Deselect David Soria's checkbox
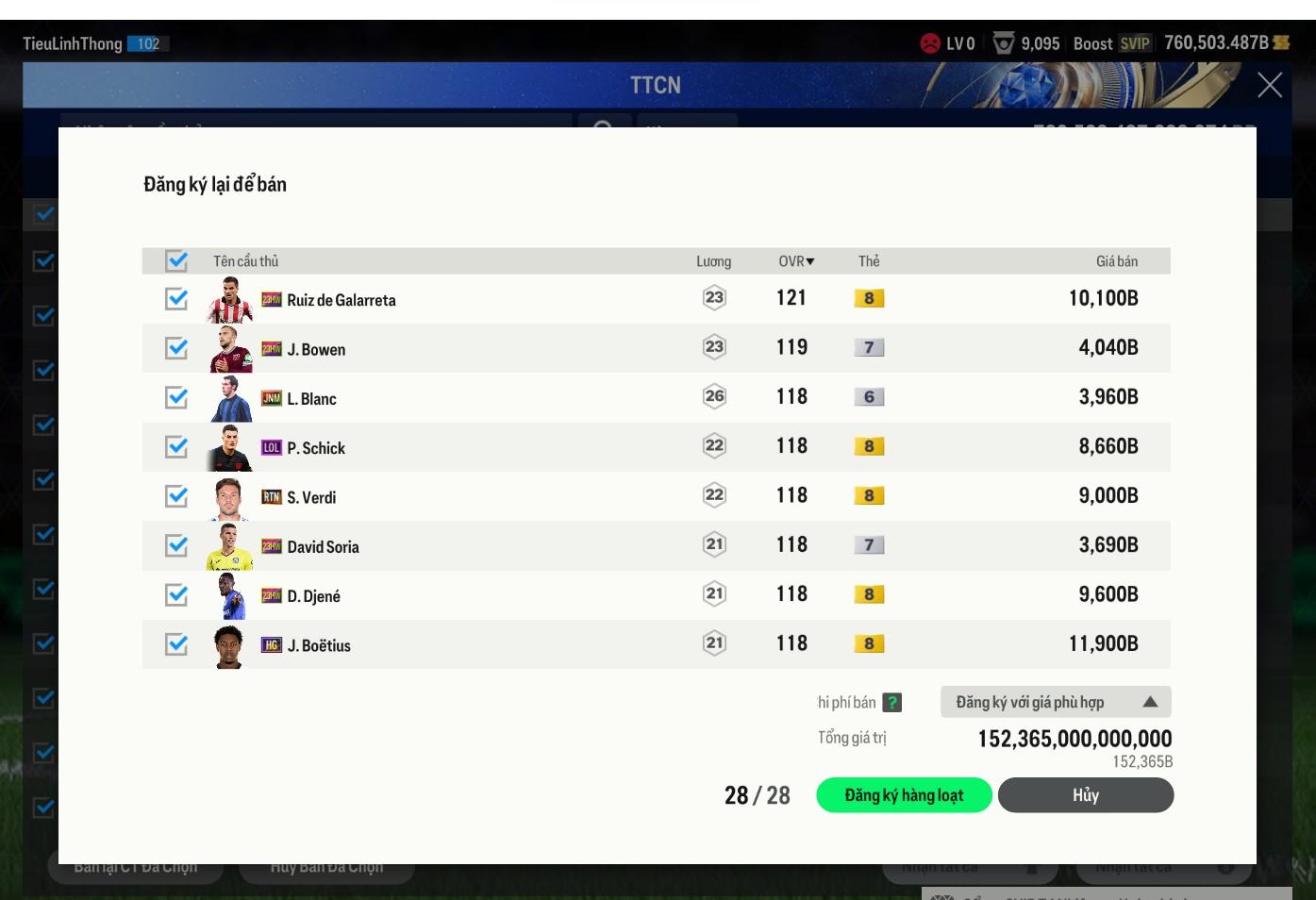The width and height of the screenshot is (1316, 900). 176,545
